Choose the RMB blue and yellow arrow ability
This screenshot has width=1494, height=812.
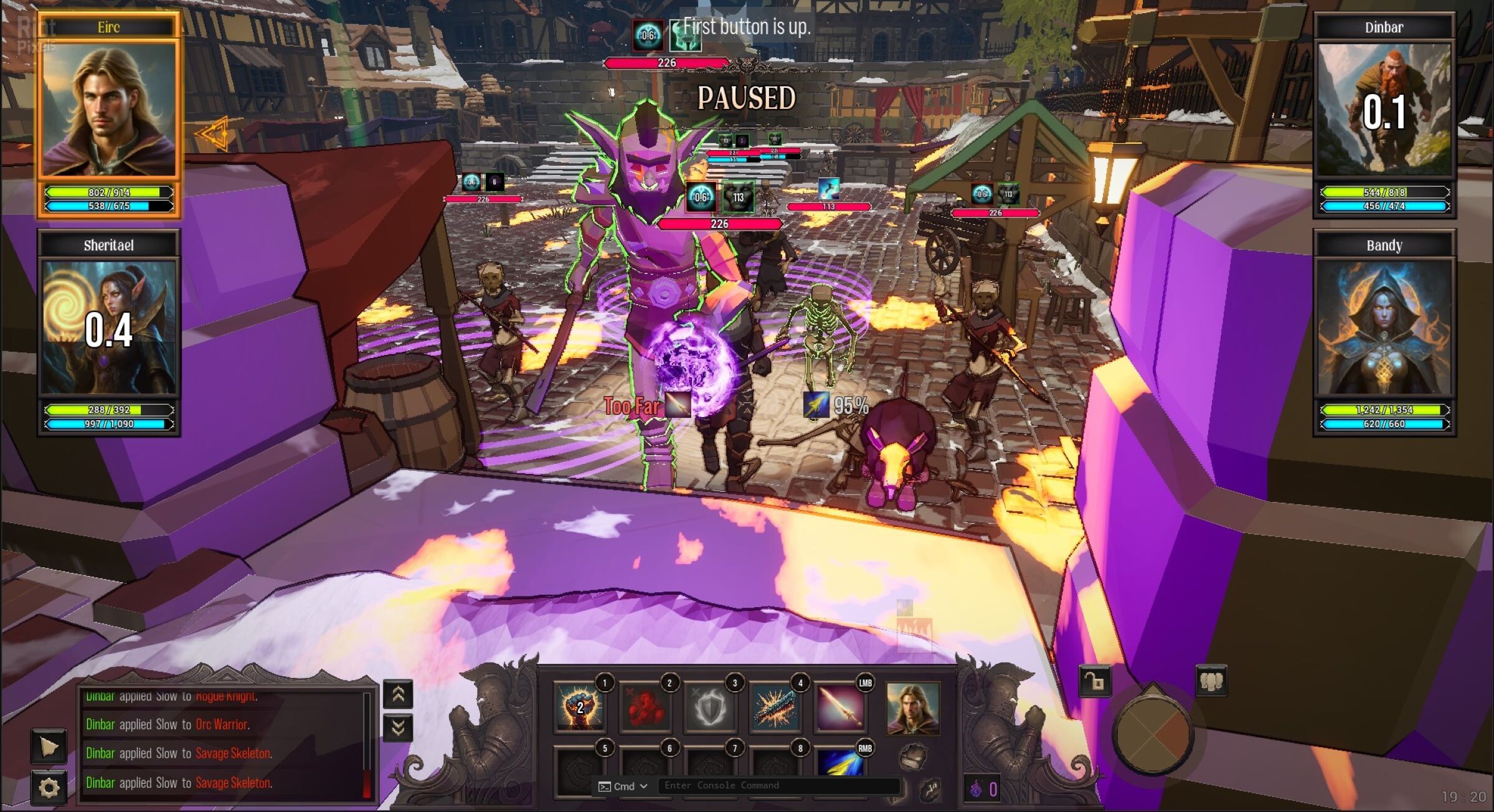pyautogui.click(x=840, y=763)
